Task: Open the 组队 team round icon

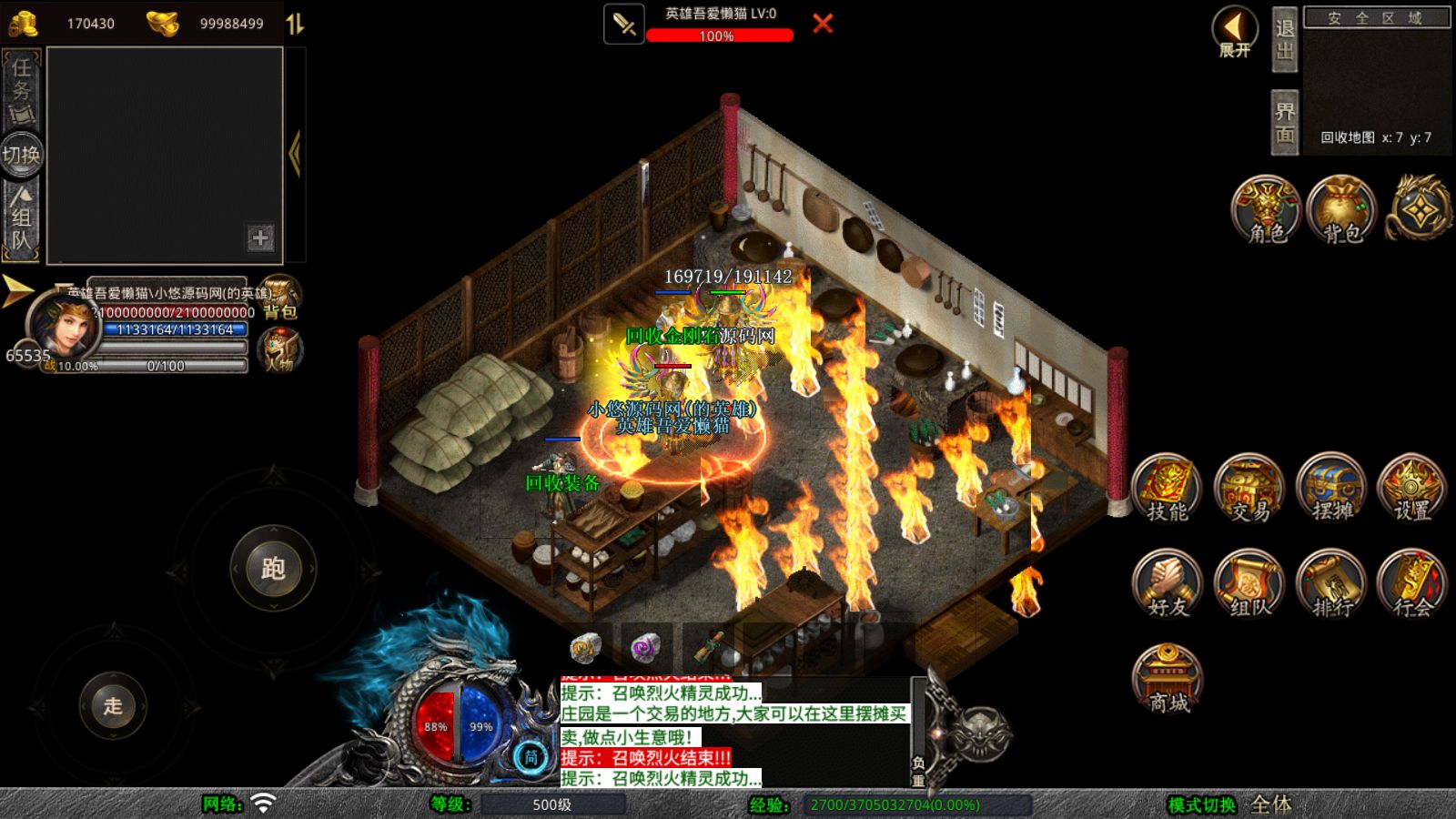Action: click(1249, 584)
